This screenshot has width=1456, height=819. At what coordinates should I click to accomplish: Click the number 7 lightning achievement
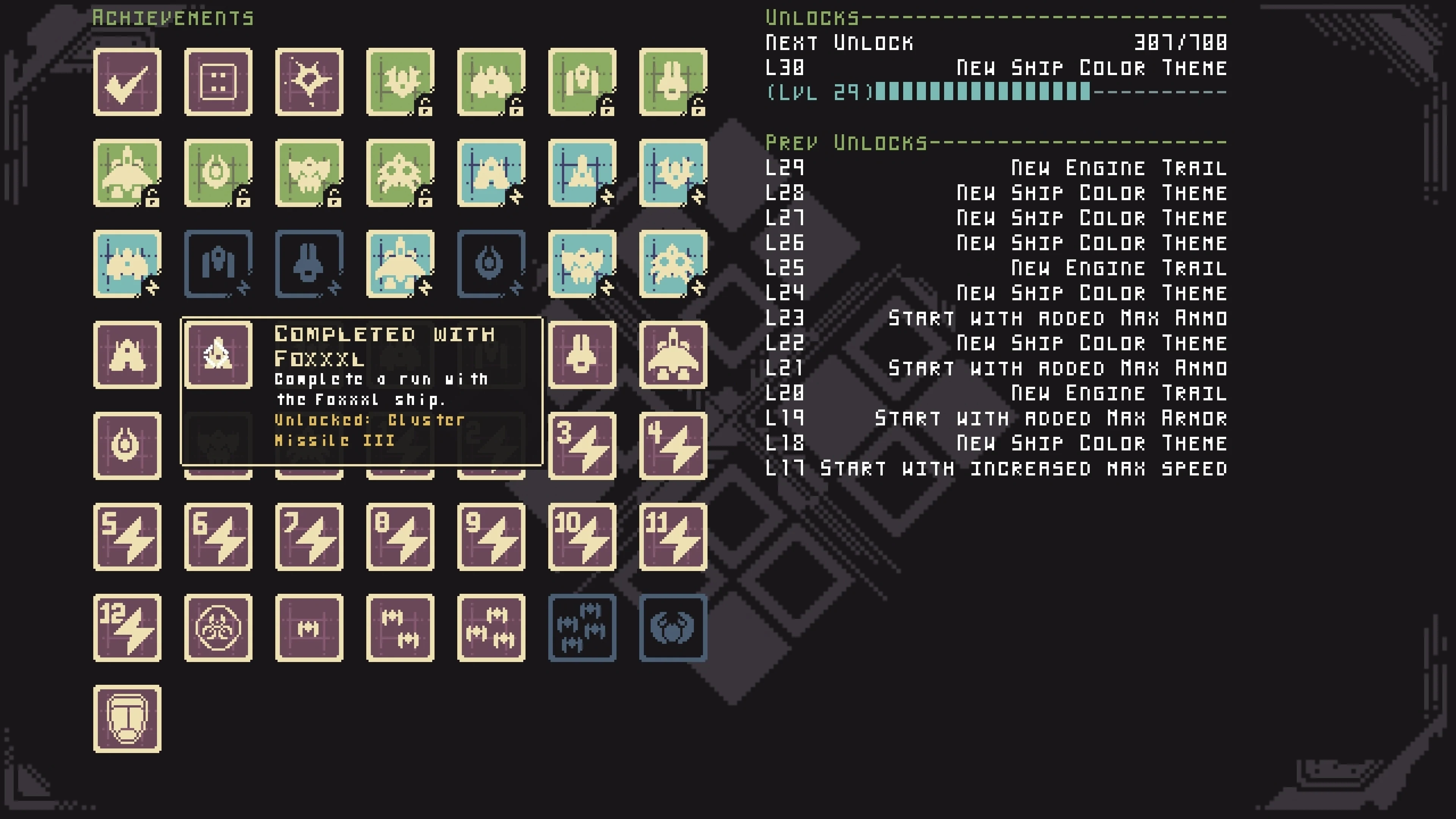point(309,537)
